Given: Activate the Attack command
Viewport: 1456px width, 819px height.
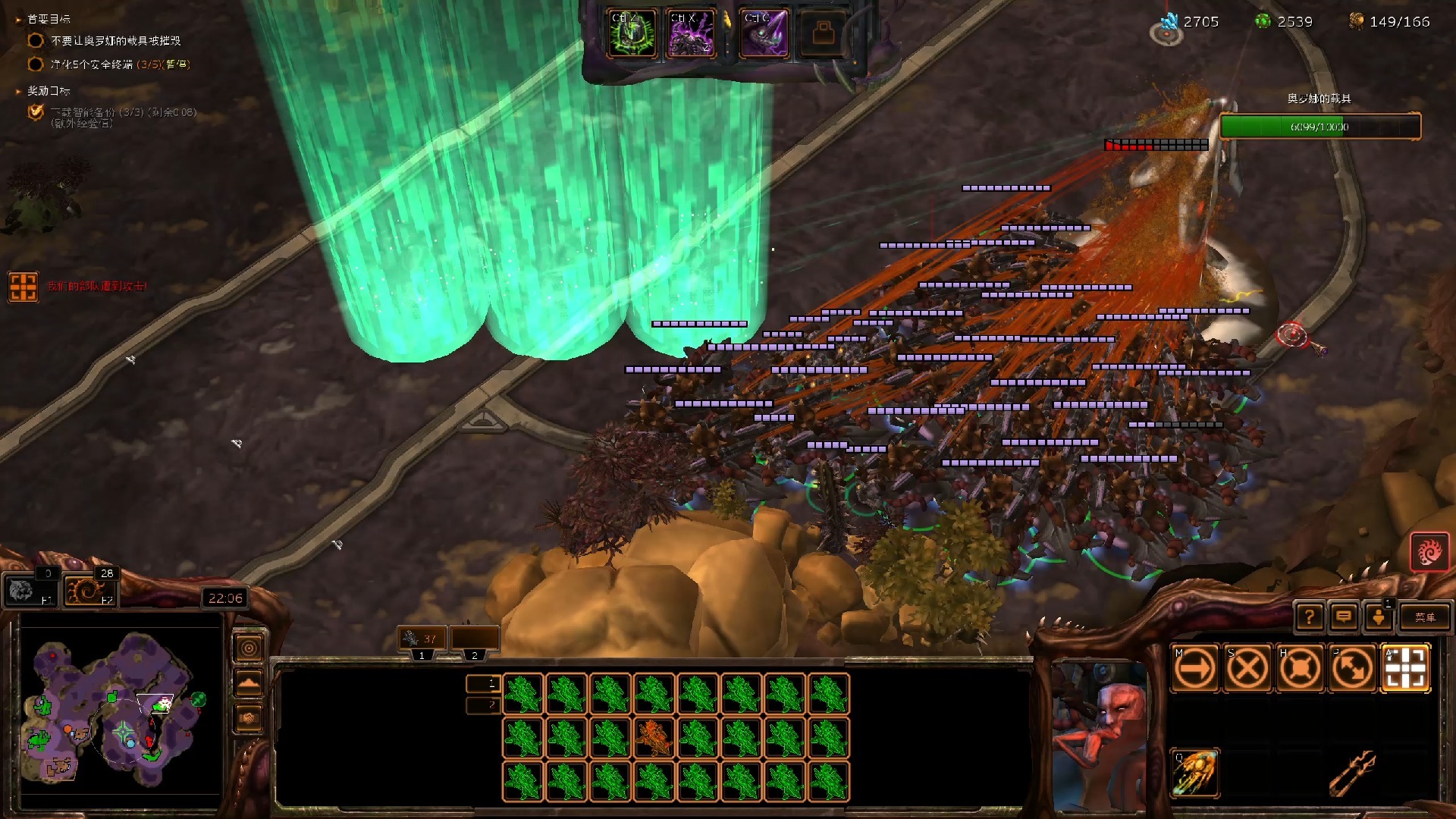Looking at the screenshot, I should click(x=1405, y=669).
